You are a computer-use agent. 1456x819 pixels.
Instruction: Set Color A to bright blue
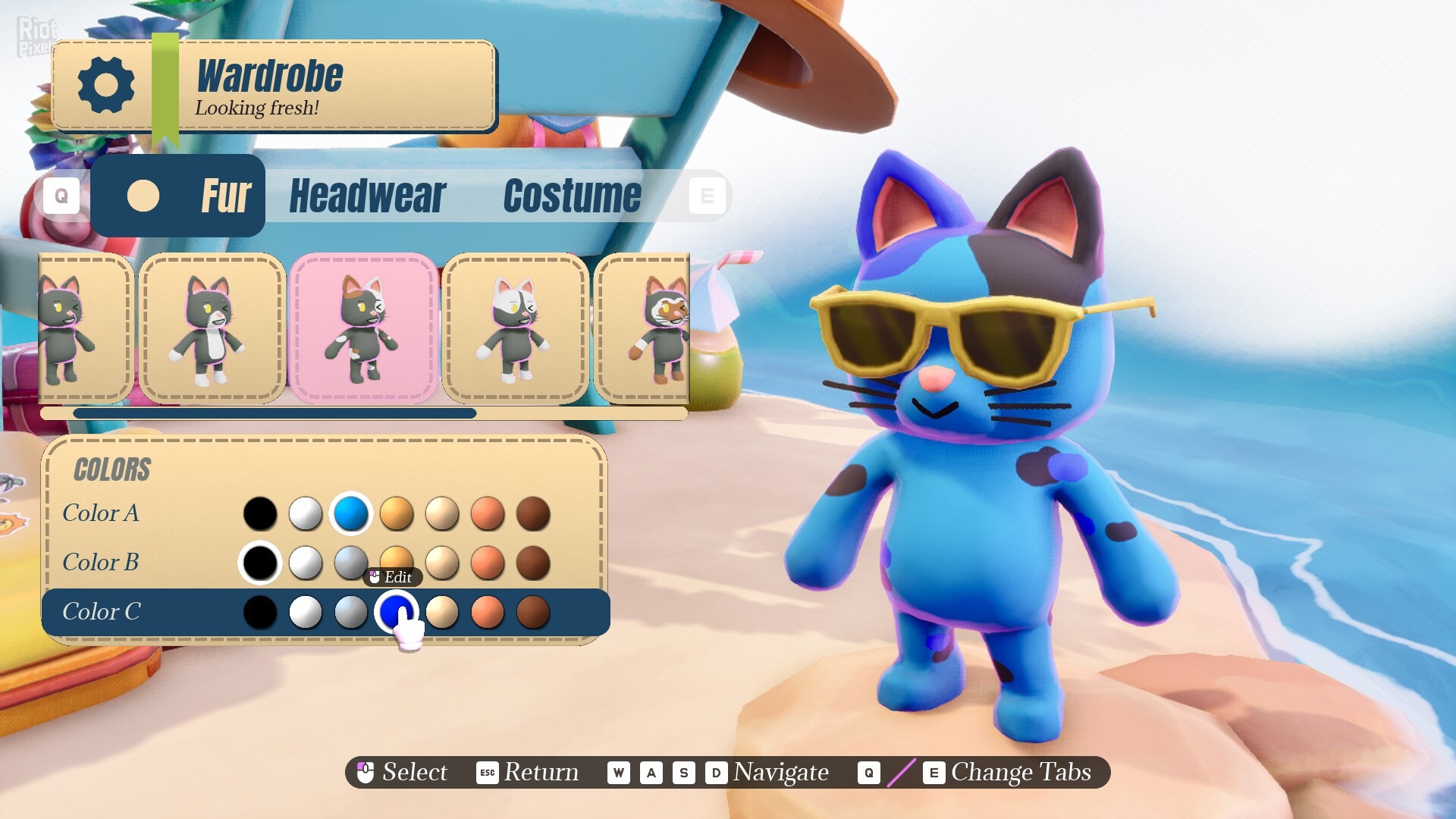coord(351,513)
